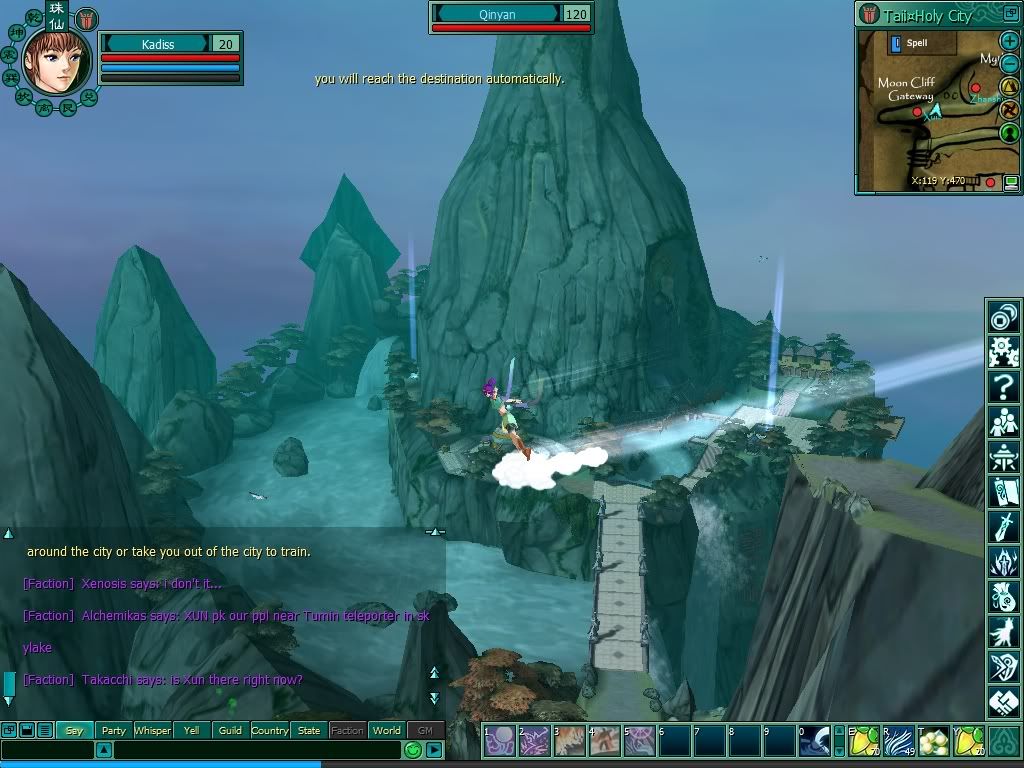Screen dimensions: 1024x768
Task: Zoom in the minimap with plus button
Action: click(x=1010, y=41)
